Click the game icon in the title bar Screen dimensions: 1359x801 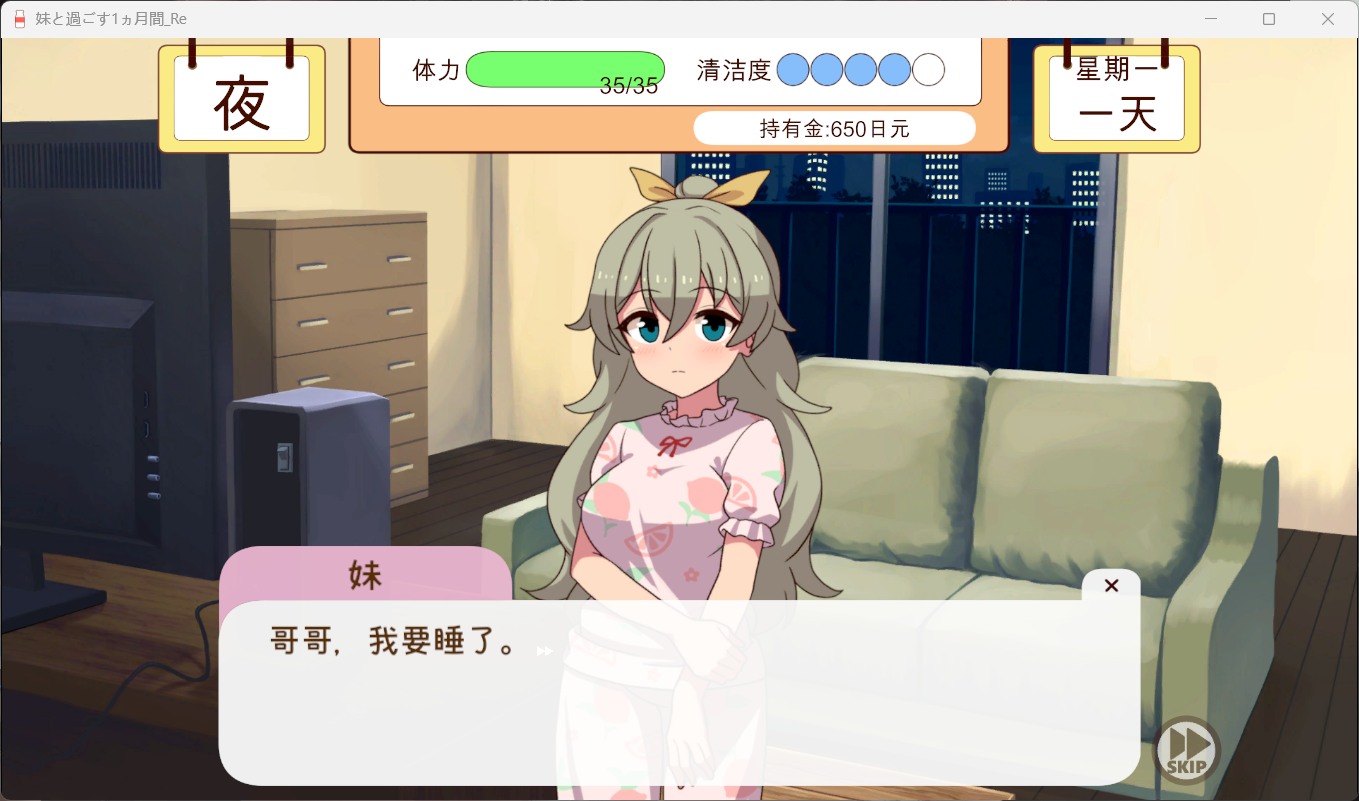tap(18, 18)
